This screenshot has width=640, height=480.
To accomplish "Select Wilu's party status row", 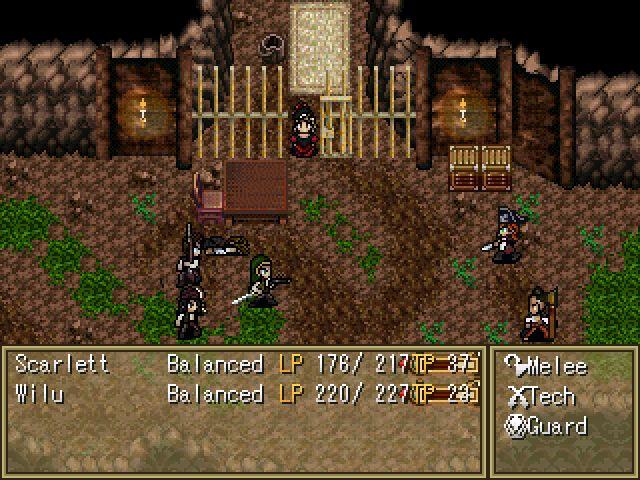I will coord(245,394).
